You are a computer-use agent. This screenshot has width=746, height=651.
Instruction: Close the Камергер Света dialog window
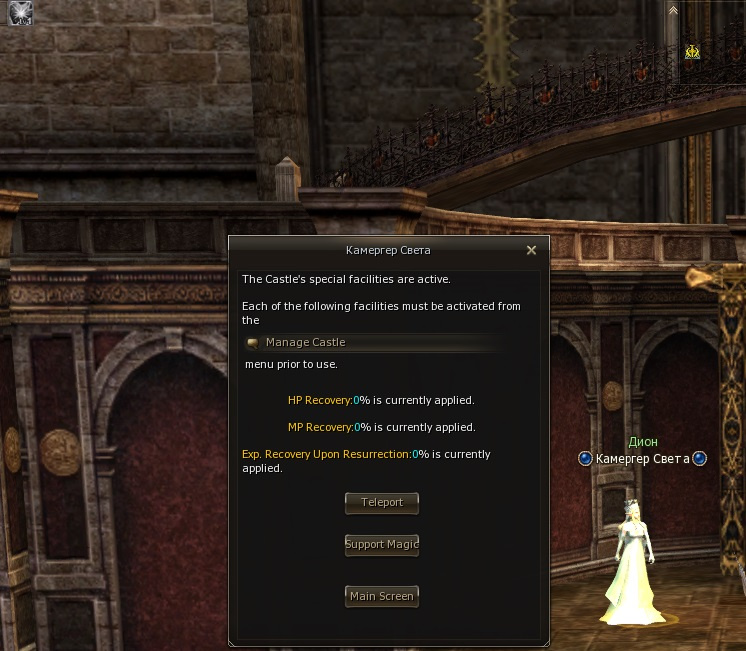click(532, 250)
